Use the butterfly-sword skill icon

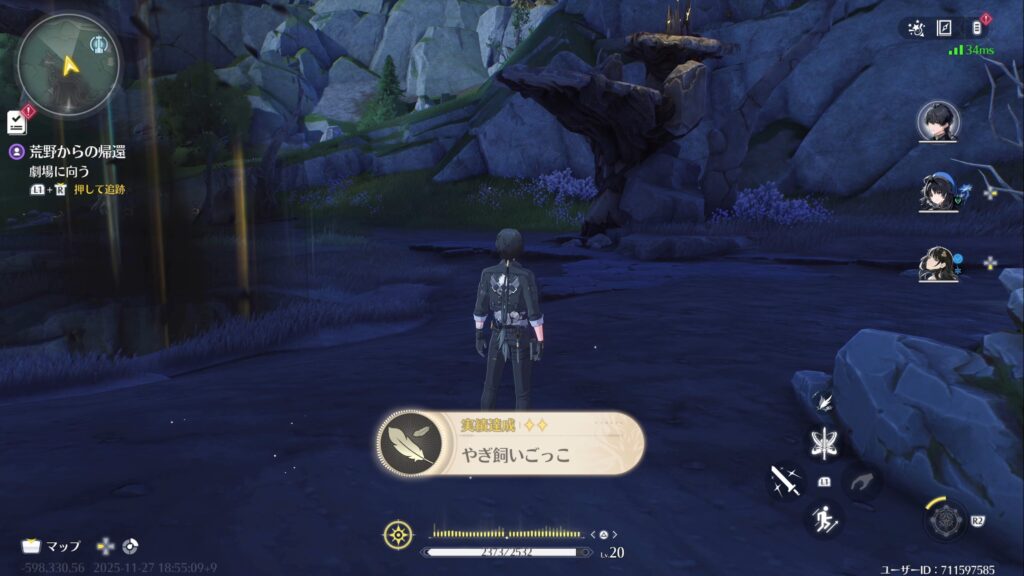click(x=826, y=441)
